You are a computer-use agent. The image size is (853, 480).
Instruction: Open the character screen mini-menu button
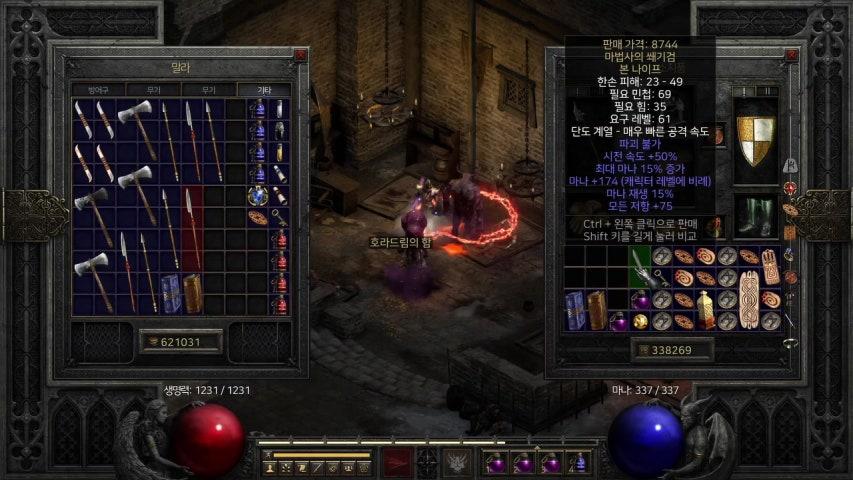(x=271, y=467)
